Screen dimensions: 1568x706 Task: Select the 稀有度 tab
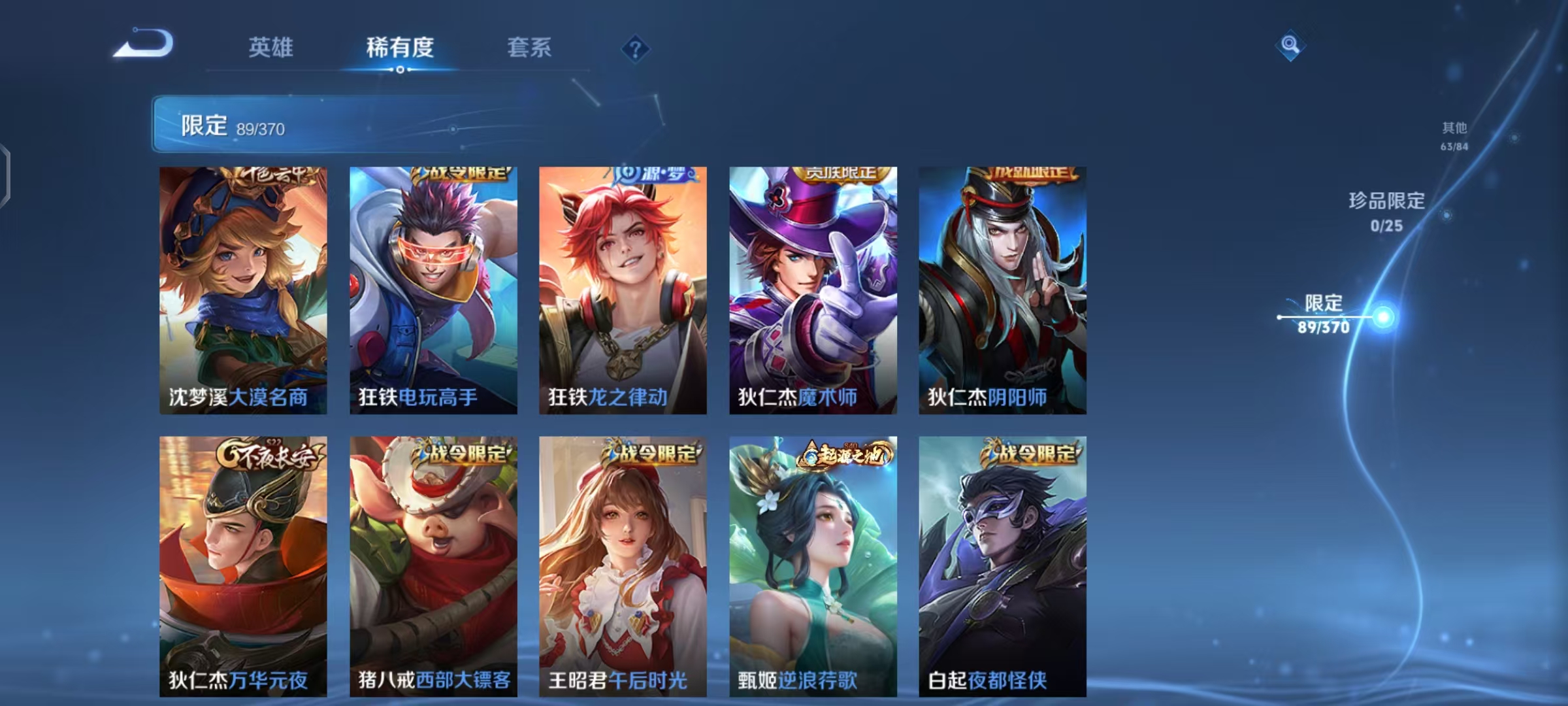(x=400, y=48)
